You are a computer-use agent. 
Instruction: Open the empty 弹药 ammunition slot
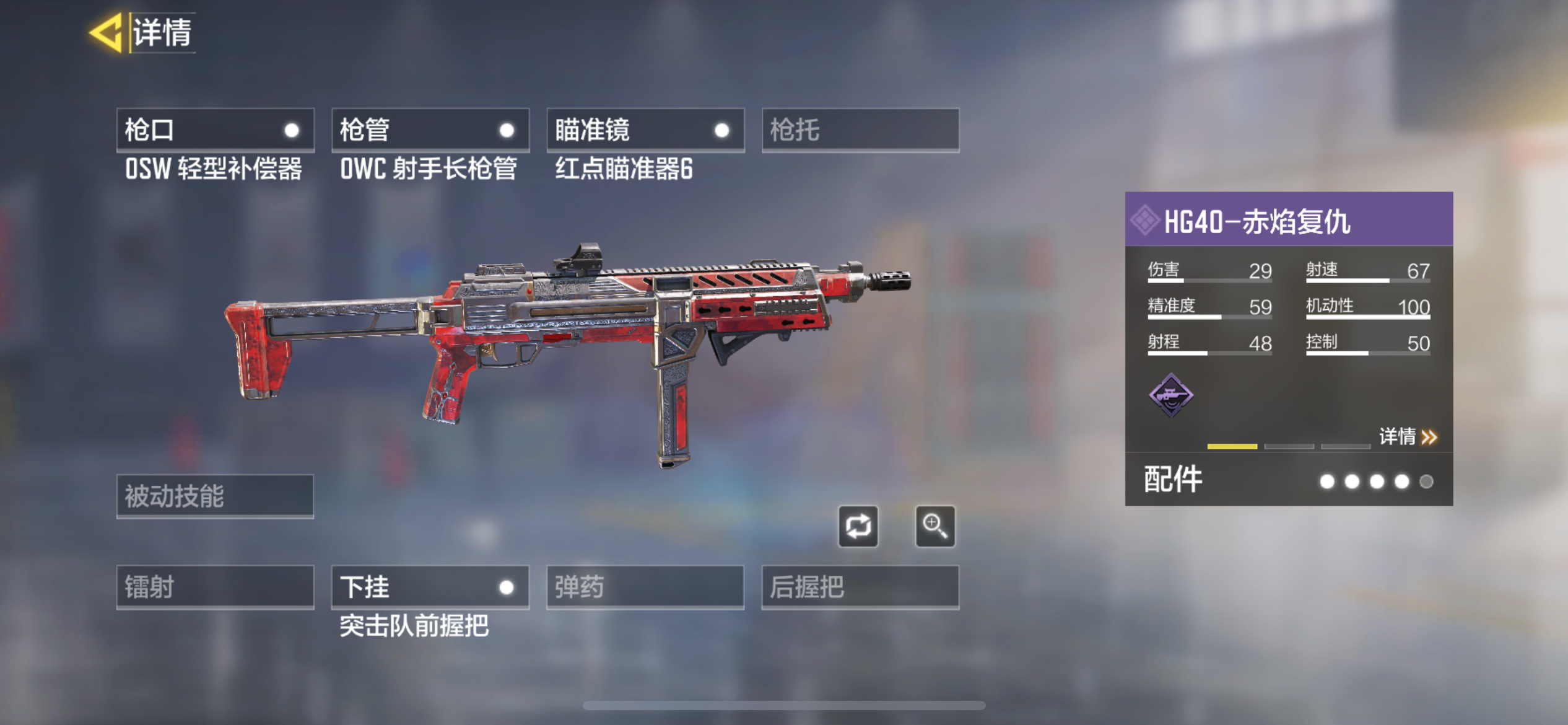(645, 586)
